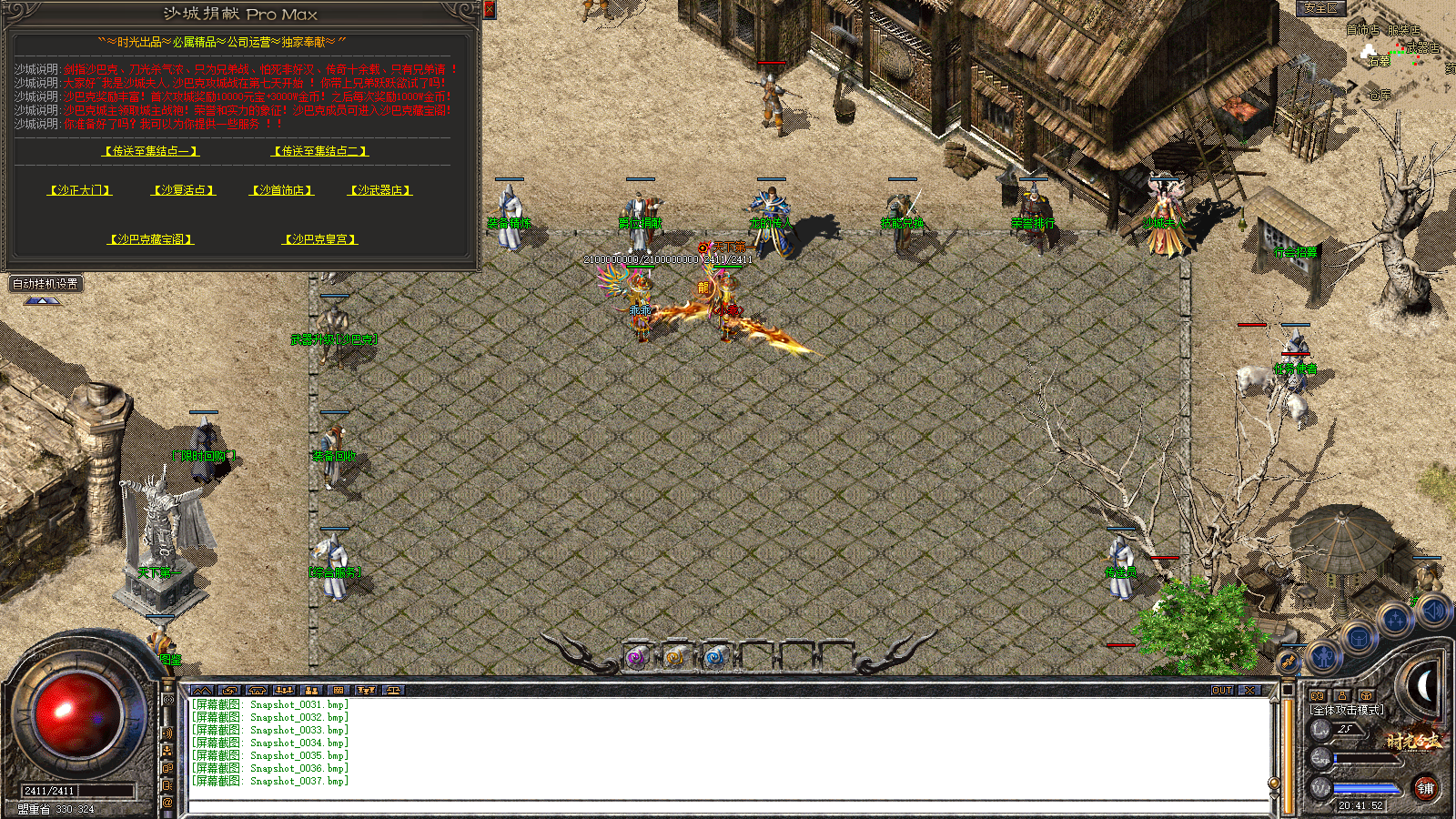Click the 铺 personal shop icon
Image resolution: width=1456 pixels, height=819 pixels.
click(1427, 786)
